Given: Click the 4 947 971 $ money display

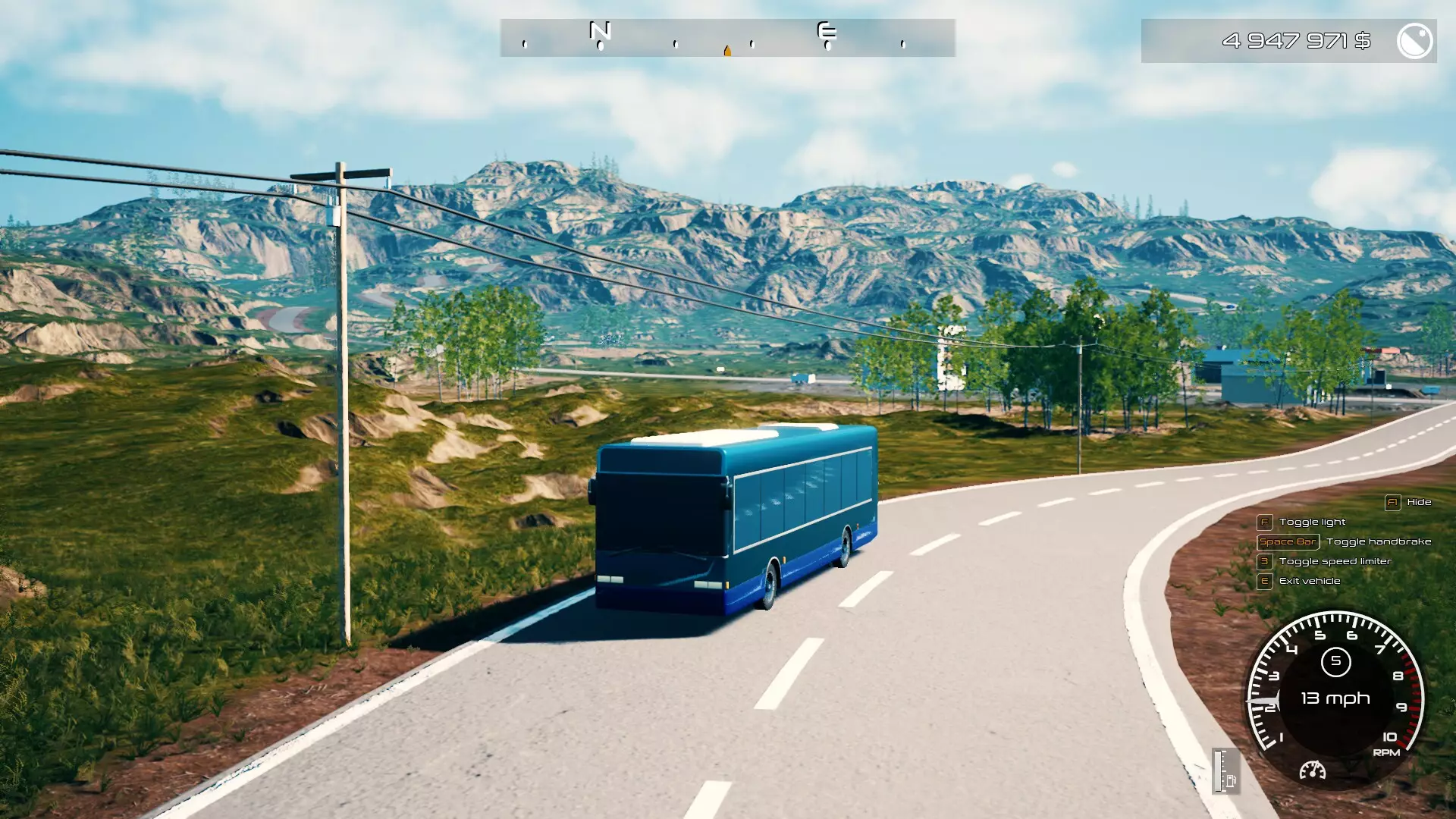Looking at the screenshot, I should pyautogui.click(x=1296, y=42).
